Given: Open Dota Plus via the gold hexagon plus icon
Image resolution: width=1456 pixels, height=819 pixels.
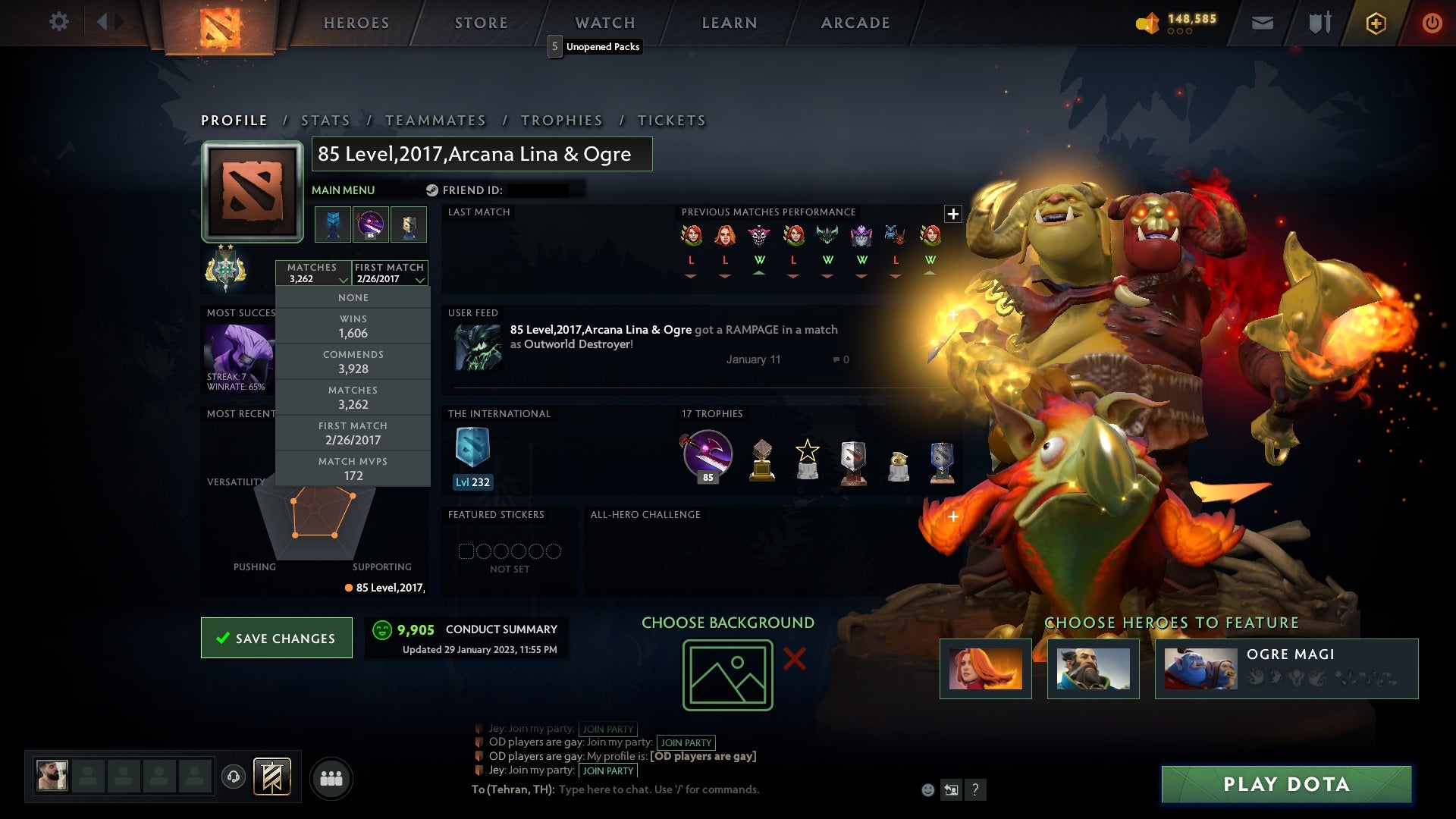Looking at the screenshot, I should click(x=1376, y=22).
